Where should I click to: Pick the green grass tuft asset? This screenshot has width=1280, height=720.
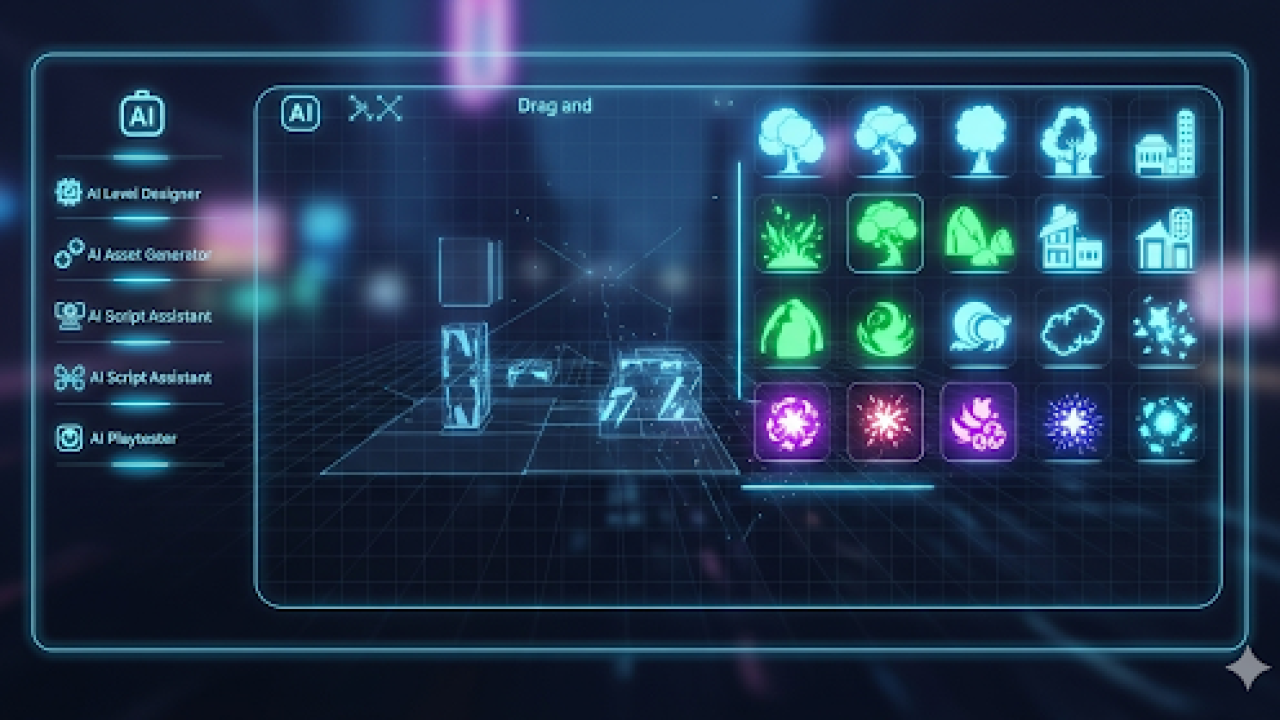pyautogui.click(x=791, y=234)
